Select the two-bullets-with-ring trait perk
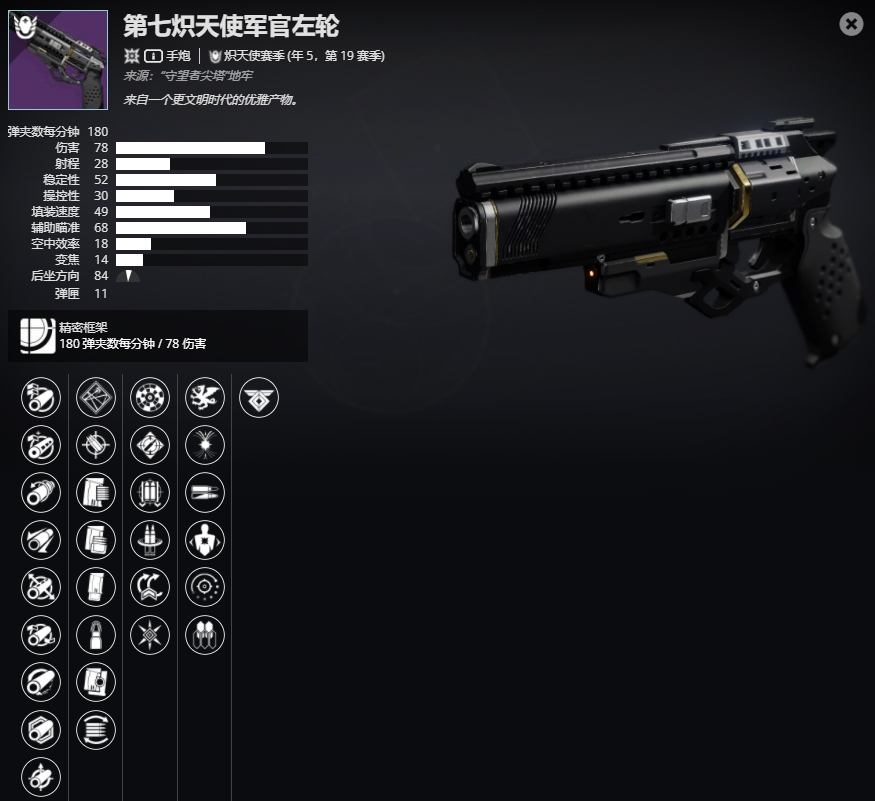875x801 pixels. [x=150, y=540]
